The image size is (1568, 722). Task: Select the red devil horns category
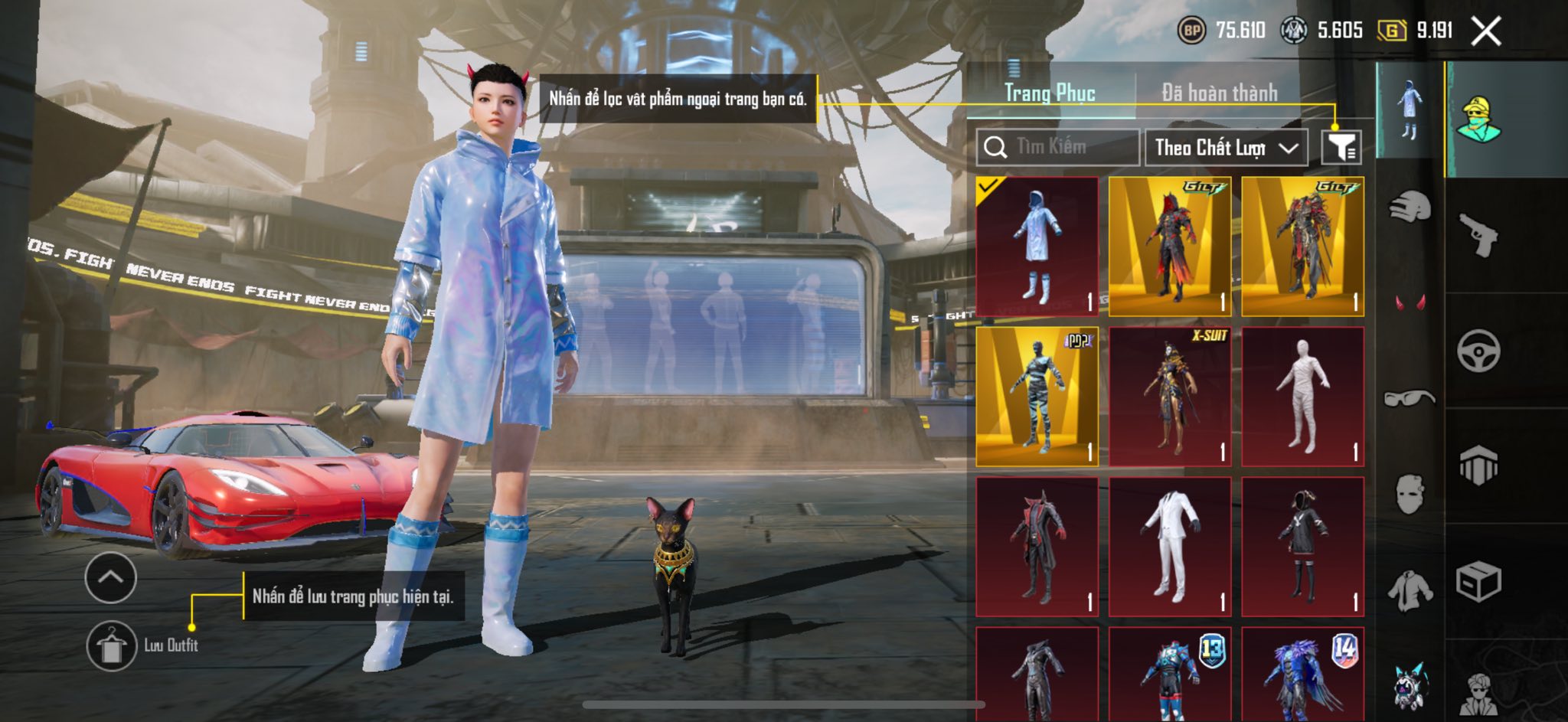click(x=1409, y=302)
